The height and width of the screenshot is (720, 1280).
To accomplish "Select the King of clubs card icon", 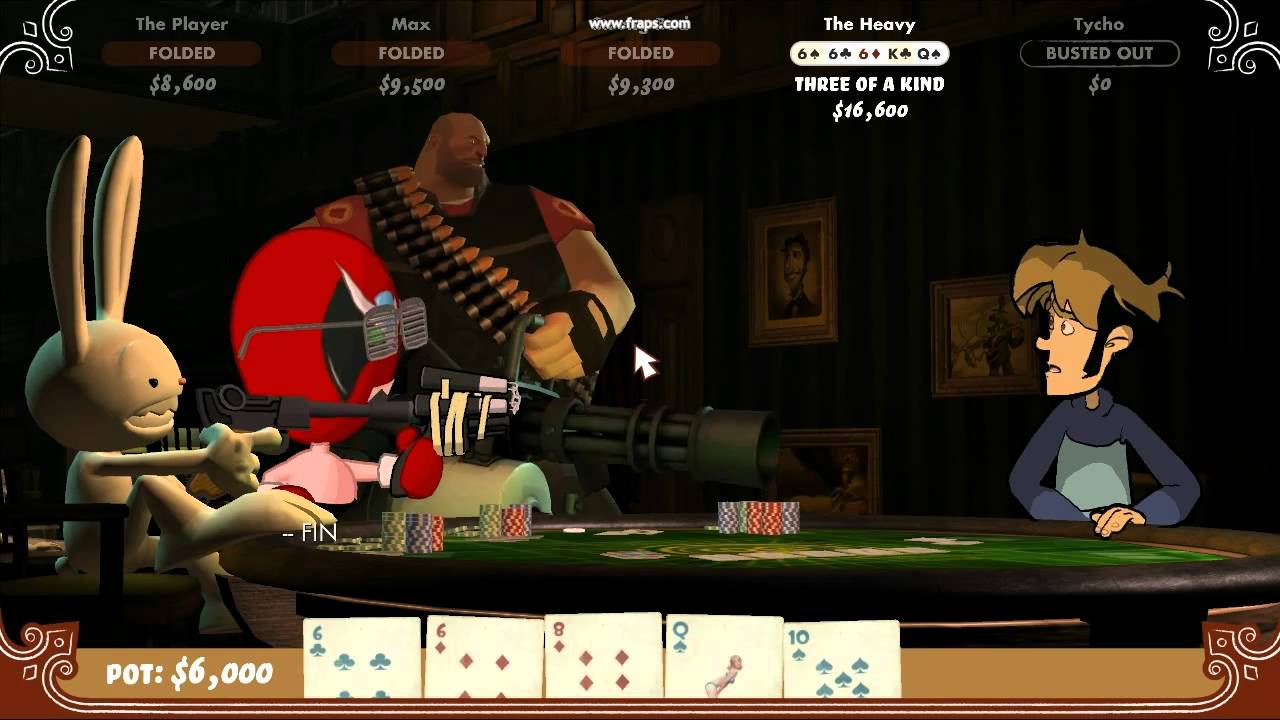I will click(898, 52).
